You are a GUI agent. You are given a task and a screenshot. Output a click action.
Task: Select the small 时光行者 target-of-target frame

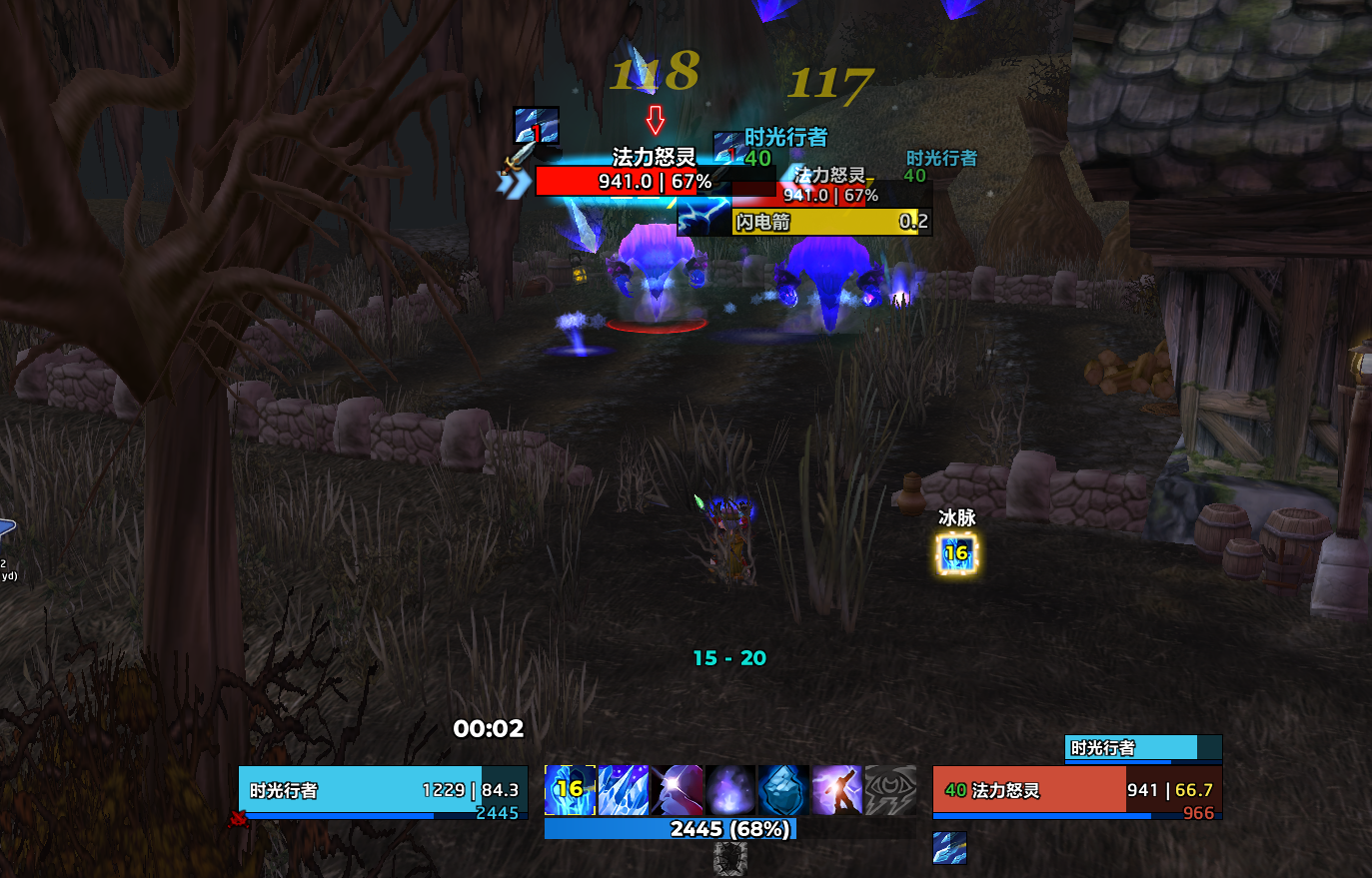[1143, 748]
